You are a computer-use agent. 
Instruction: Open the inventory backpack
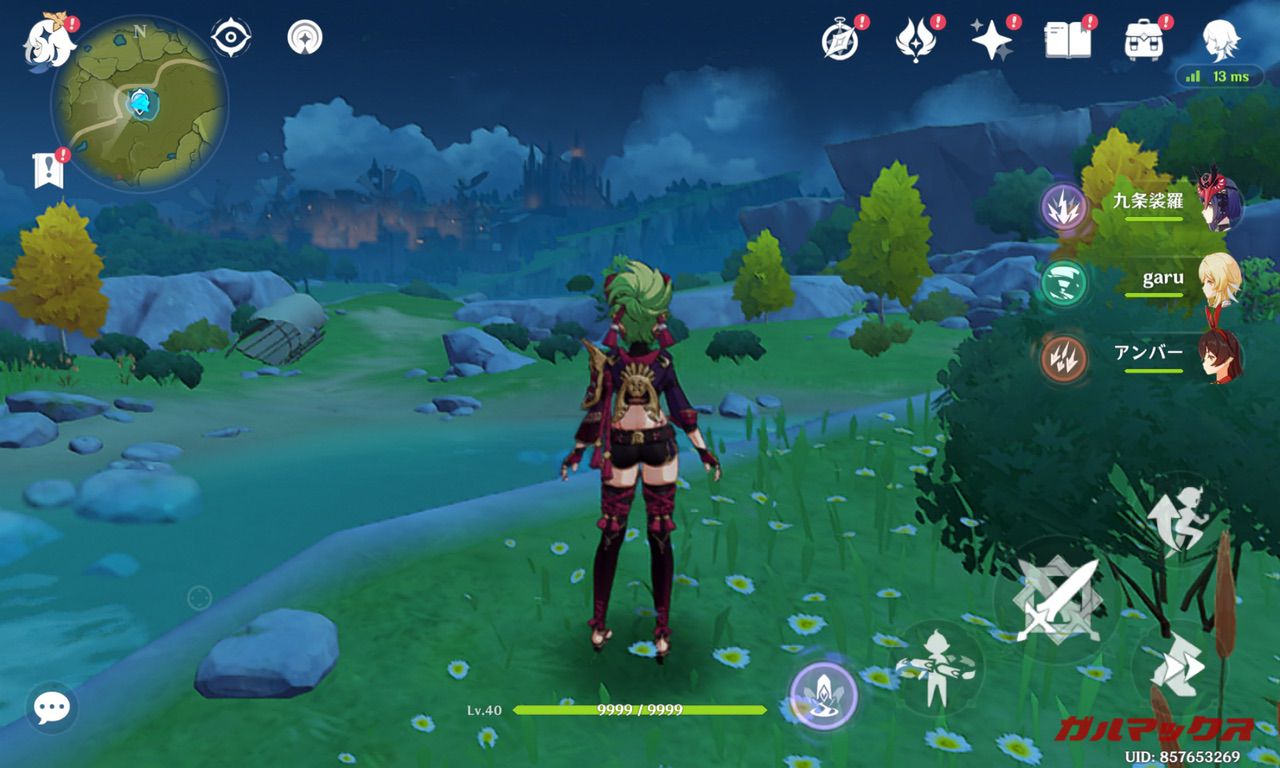coord(1143,40)
